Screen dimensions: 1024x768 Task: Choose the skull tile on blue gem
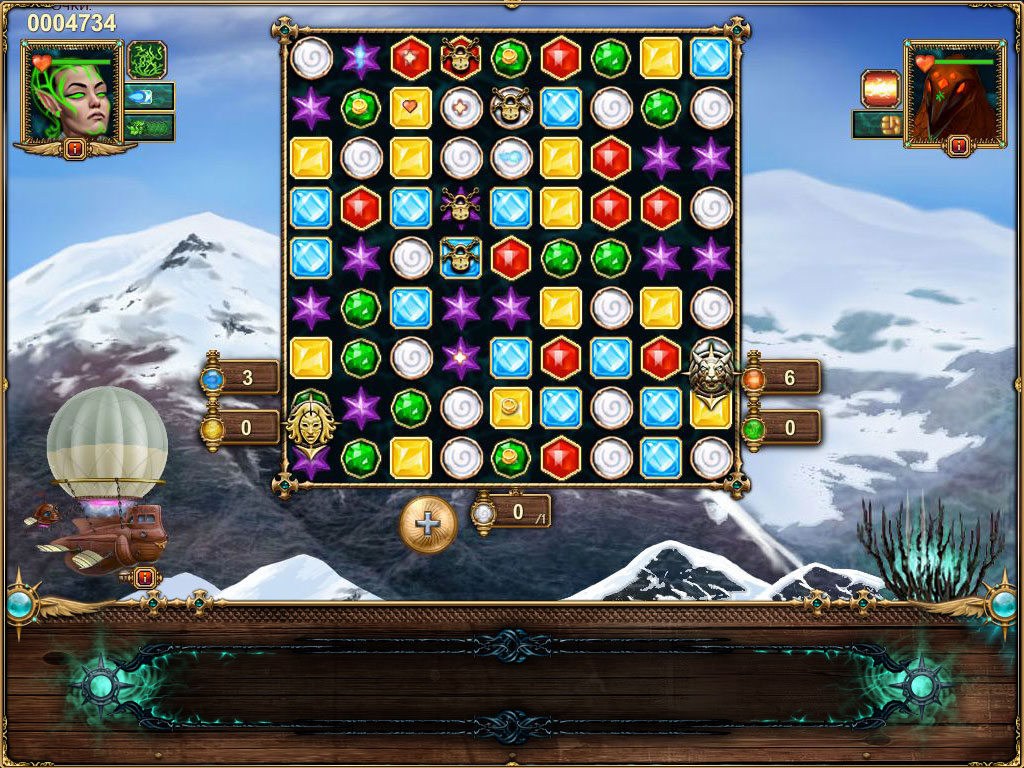click(461, 257)
